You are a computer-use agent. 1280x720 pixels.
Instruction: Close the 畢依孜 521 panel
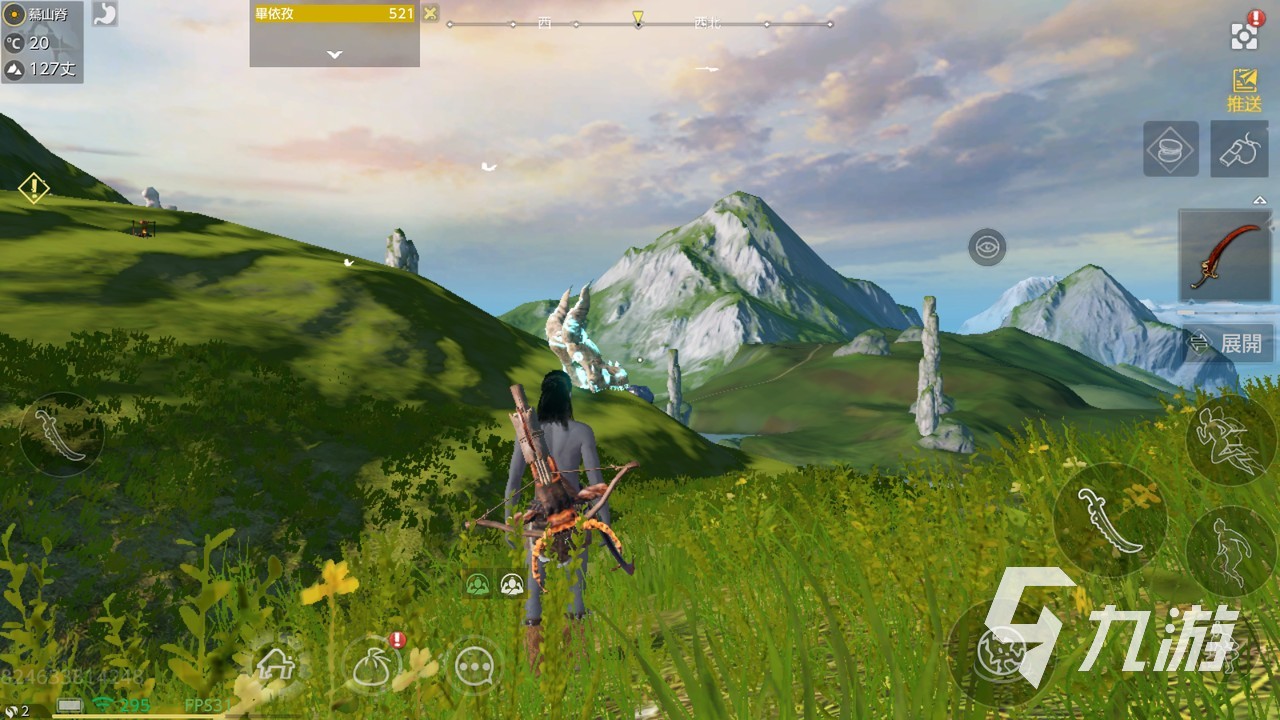[430, 13]
